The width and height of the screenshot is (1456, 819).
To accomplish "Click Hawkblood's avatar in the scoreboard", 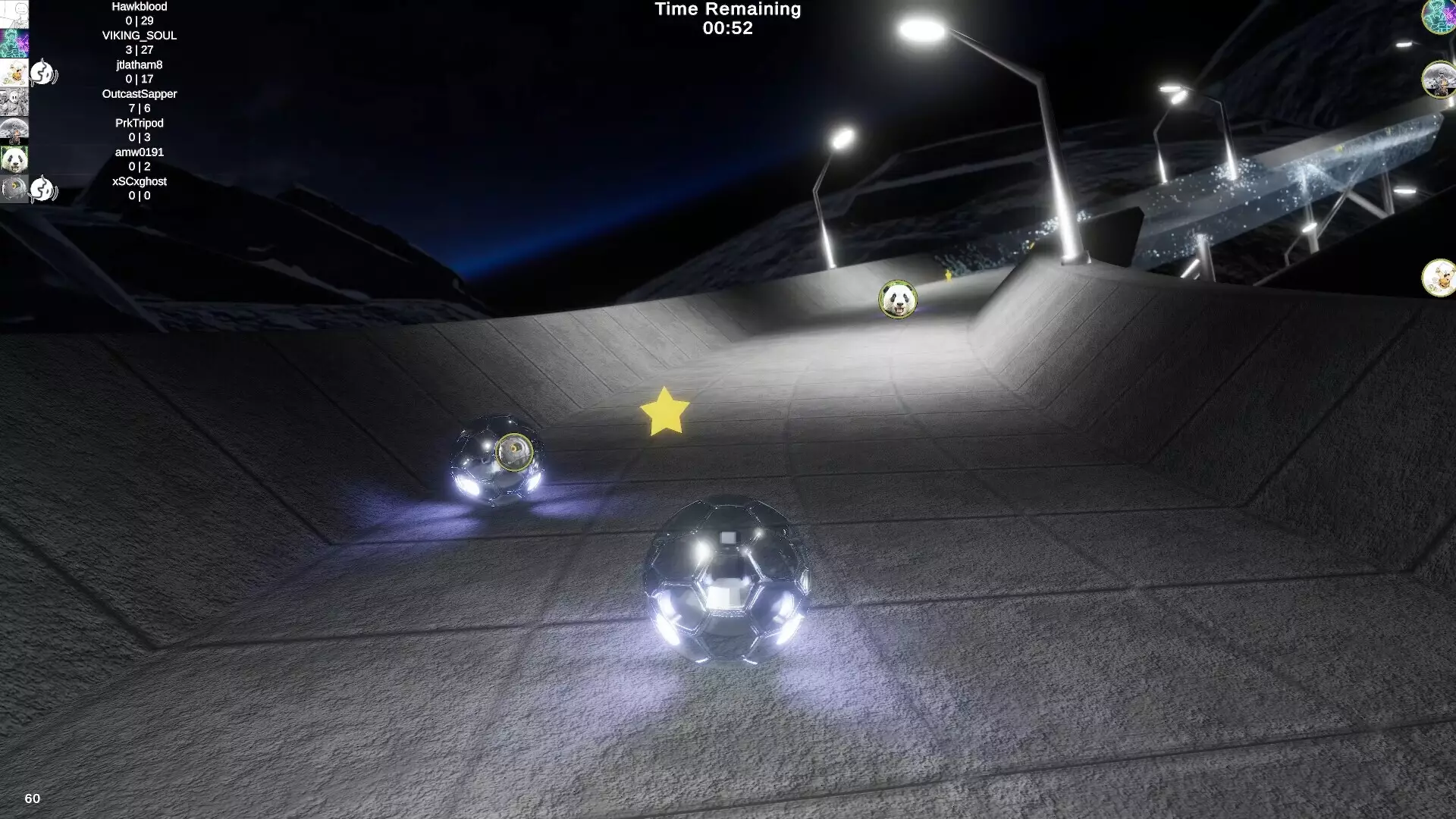I will [x=14, y=14].
